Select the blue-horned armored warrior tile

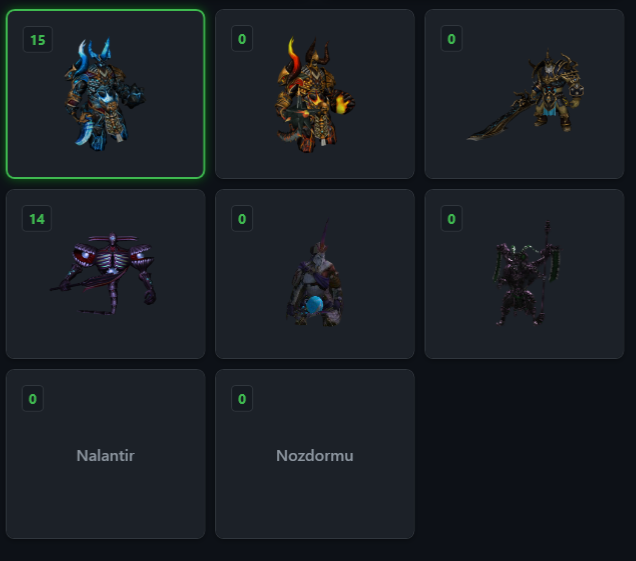pyautogui.click(x=105, y=94)
